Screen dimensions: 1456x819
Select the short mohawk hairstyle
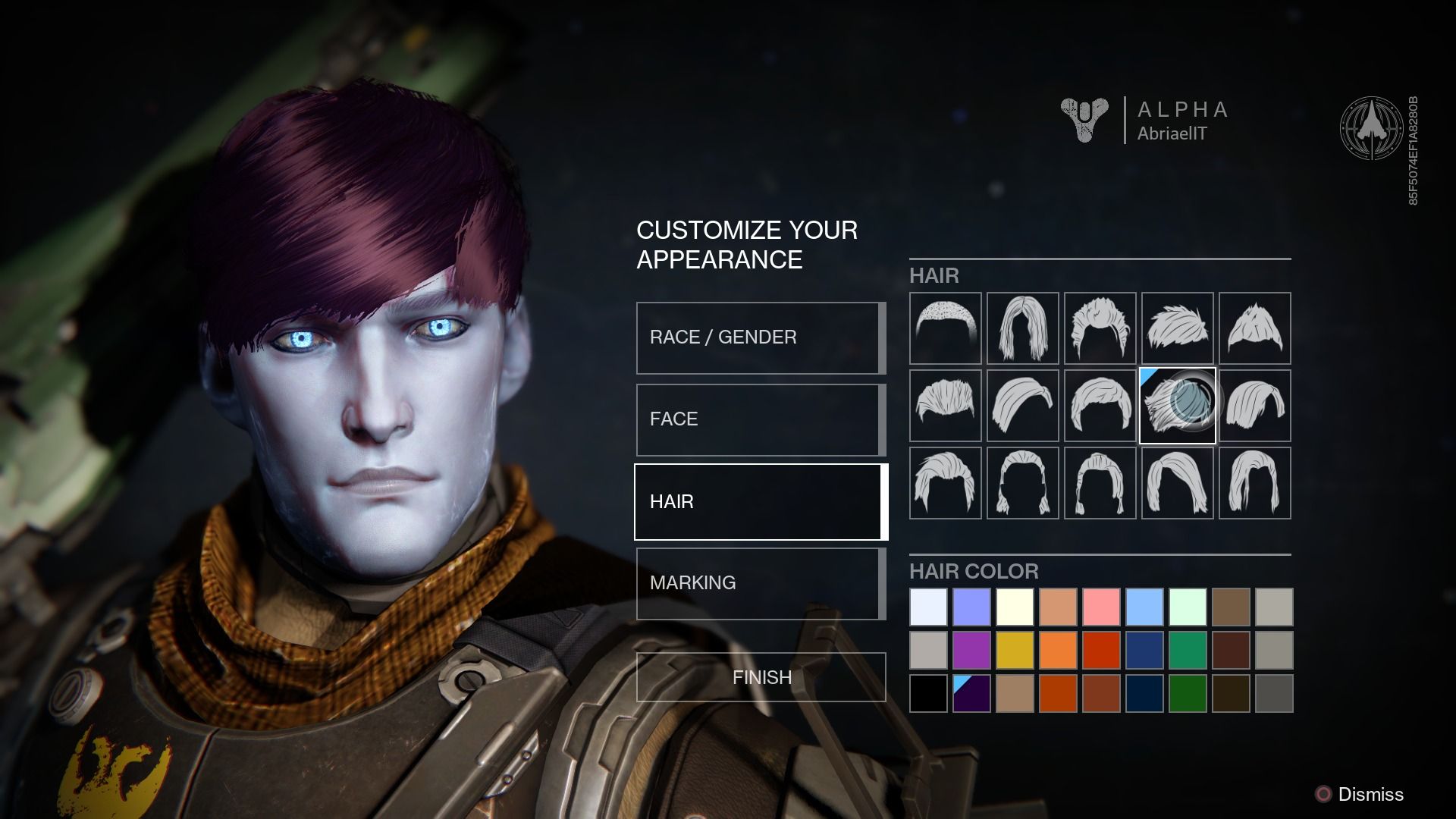click(x=1254, y=328)
